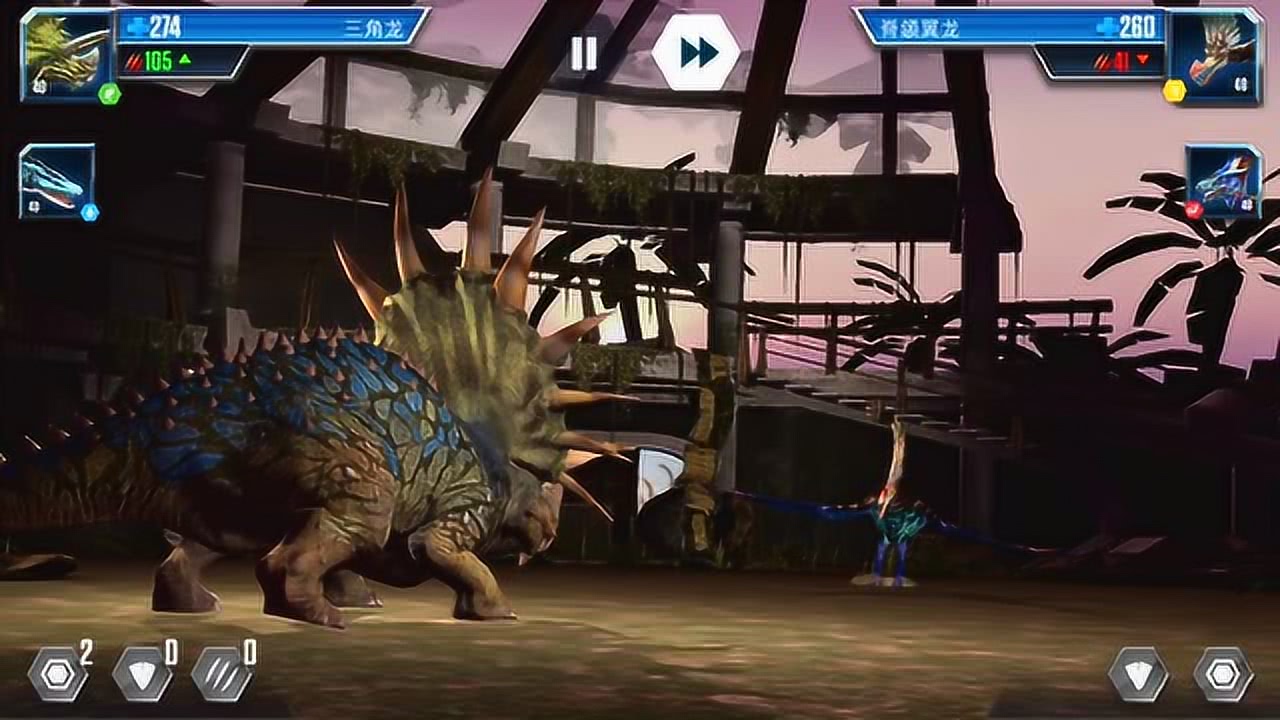Tap the enemy's reserve hexagon icon
This screenshot has height=720, width=1280.
1223,674
